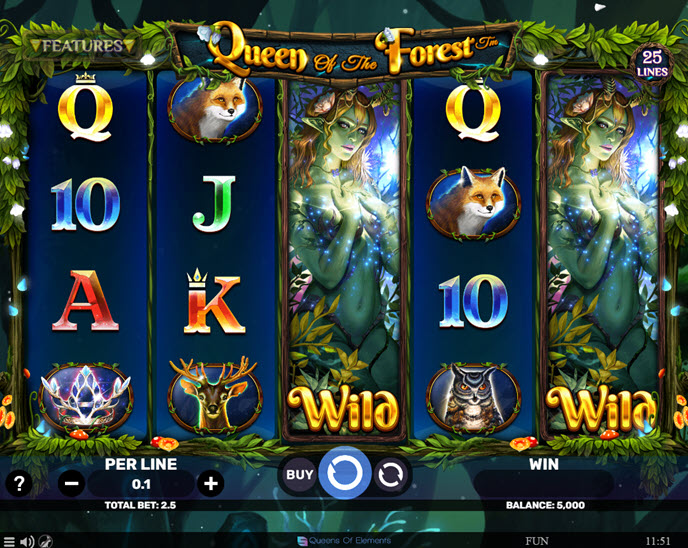This screenshot has height=548, width=688.
Task: Toggle the sound speaker icon
Action: pos(27,541)
